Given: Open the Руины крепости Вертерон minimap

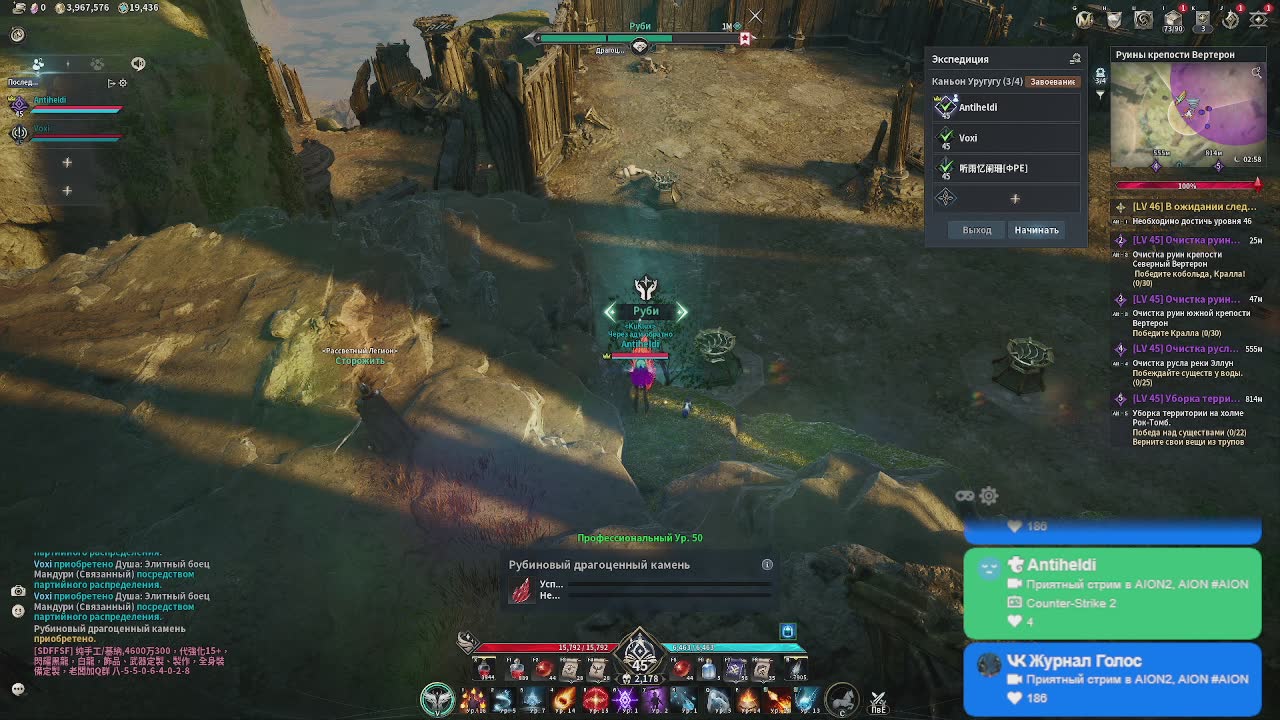Looking at the screenshot, I should click(x=1187, y=115).
